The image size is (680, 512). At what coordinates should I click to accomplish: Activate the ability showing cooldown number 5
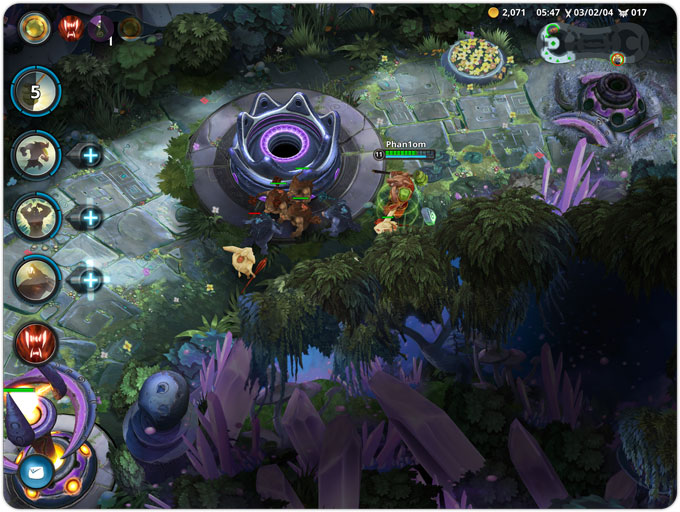pyautogui.click(x=36, y=93)
